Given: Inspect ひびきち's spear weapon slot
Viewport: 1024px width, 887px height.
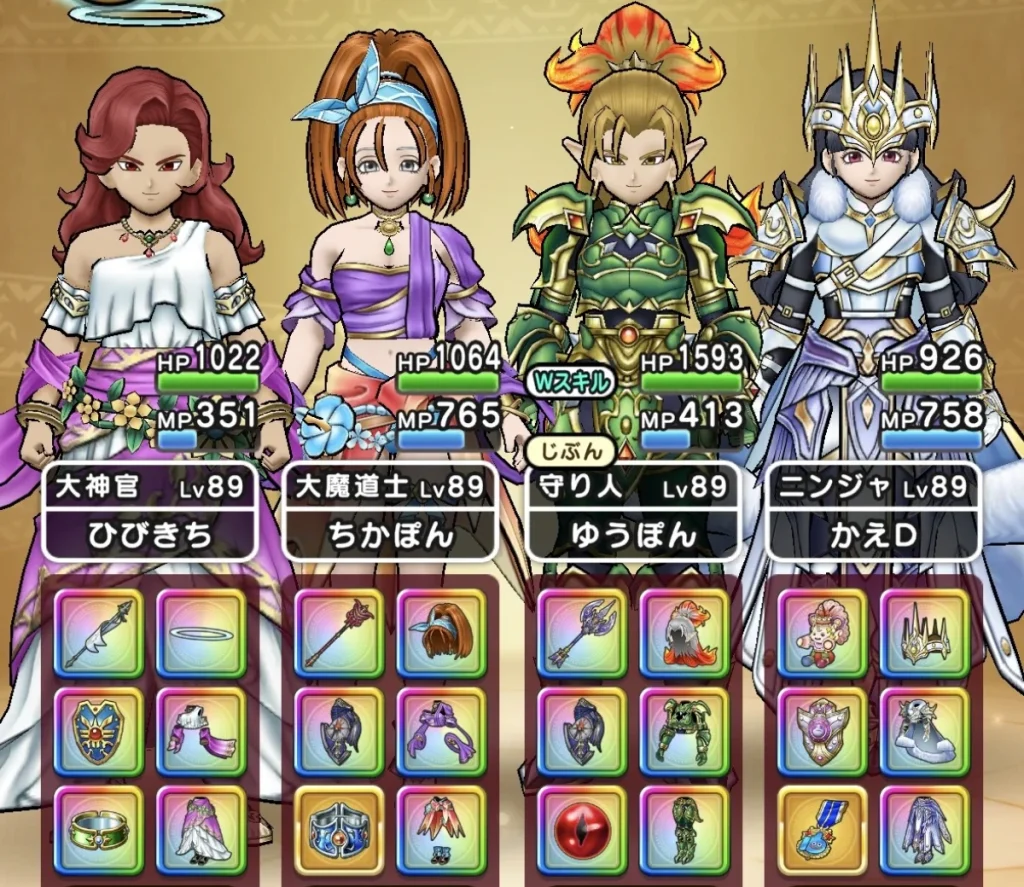Looking at the screenshot, I should tap(99, 634).
